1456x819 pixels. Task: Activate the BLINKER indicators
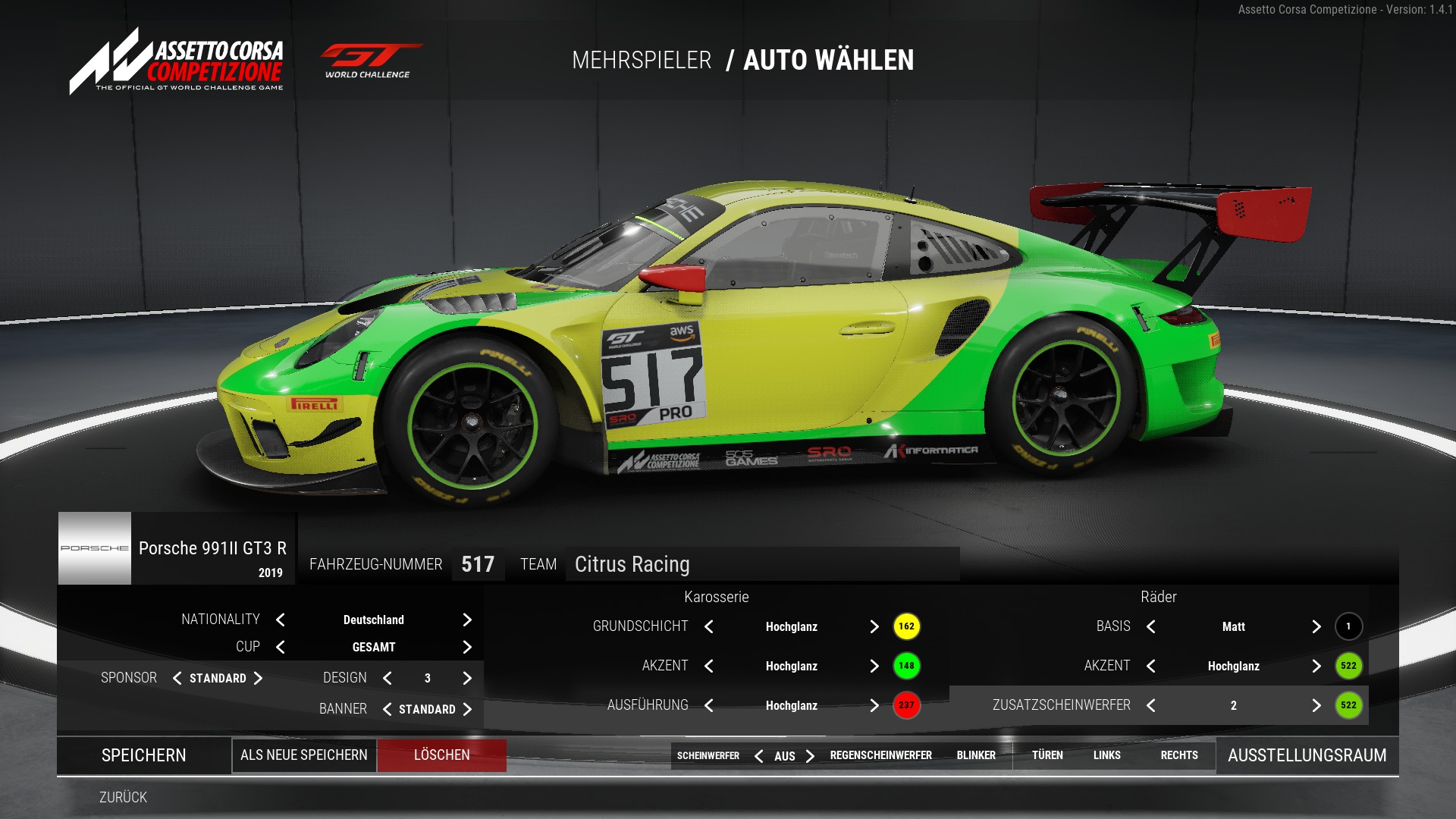[x=976, y=755]
